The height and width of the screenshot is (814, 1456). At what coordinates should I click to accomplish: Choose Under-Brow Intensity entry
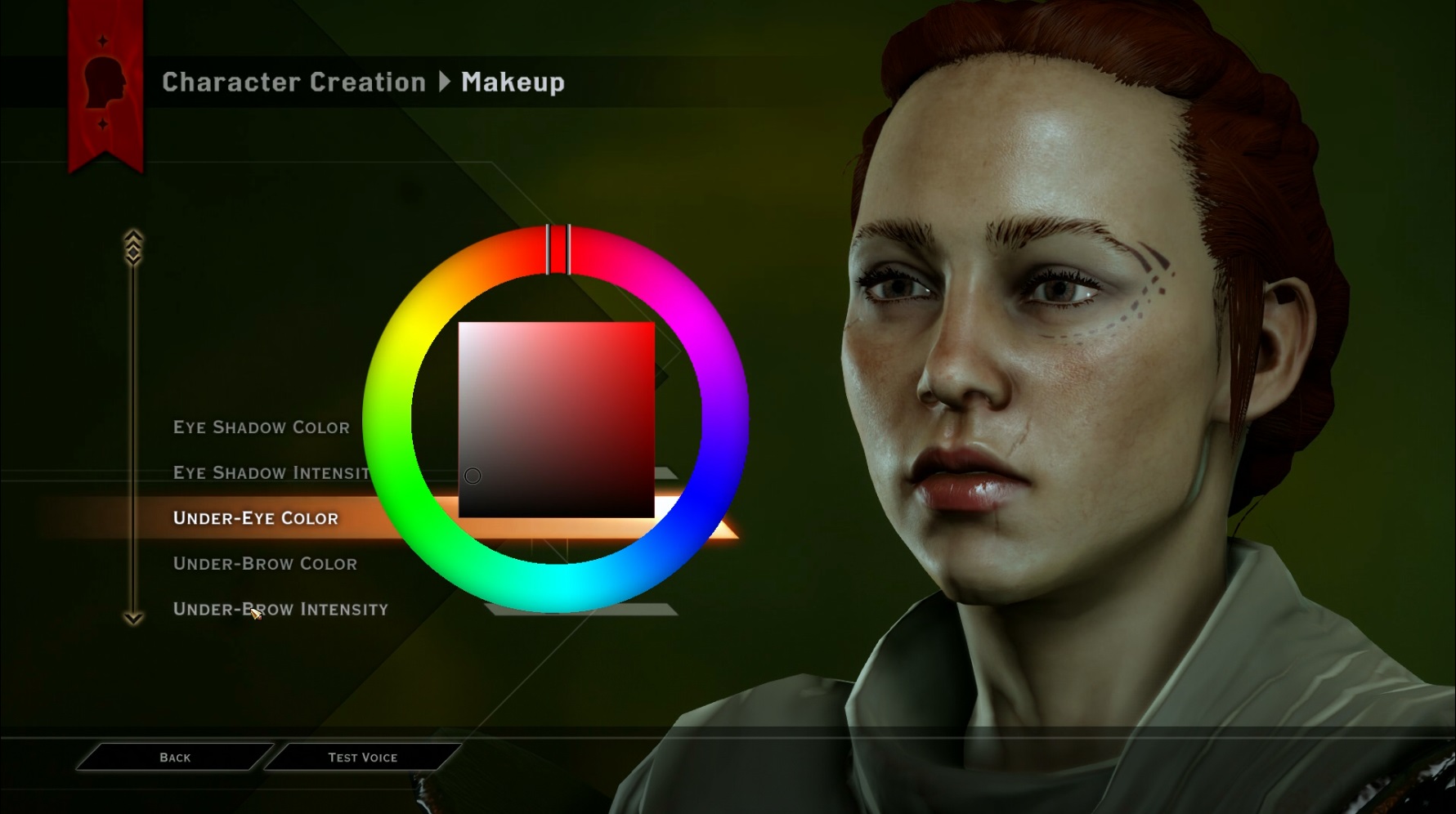tap(280, 610)
